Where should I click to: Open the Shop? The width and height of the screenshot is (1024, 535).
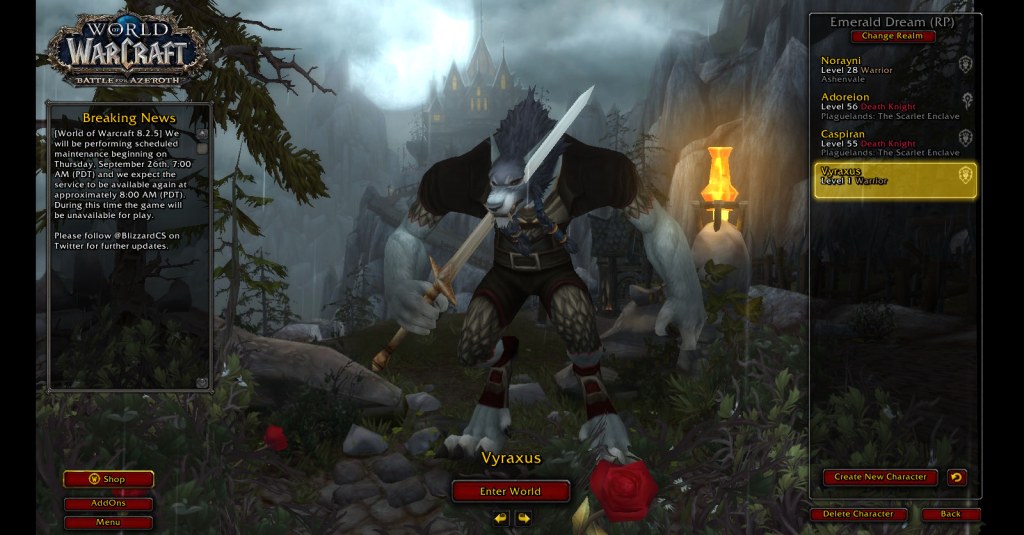tap(108, 479)
